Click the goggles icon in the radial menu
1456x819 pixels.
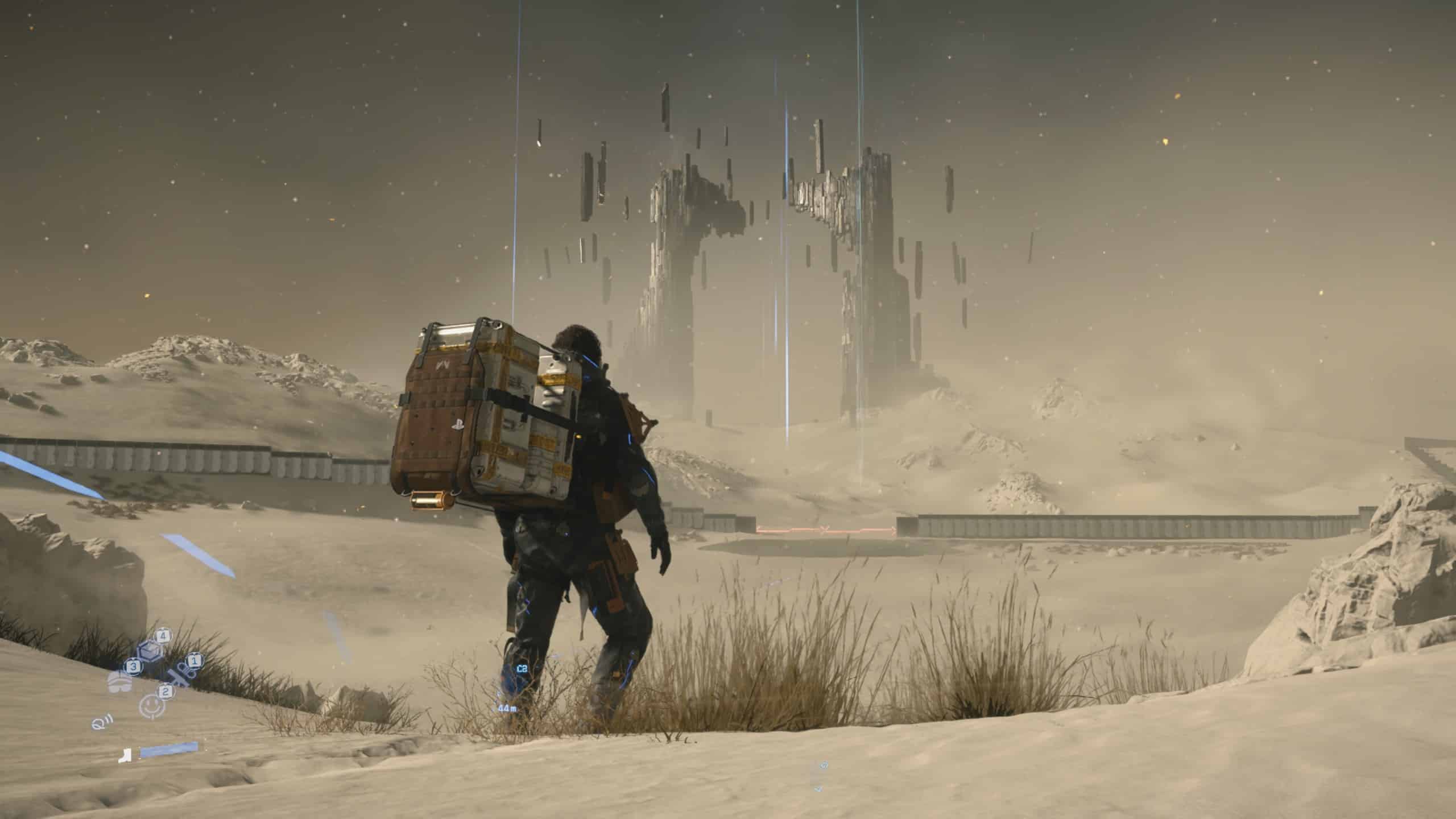pyautogui.click(x=119, y=685)
